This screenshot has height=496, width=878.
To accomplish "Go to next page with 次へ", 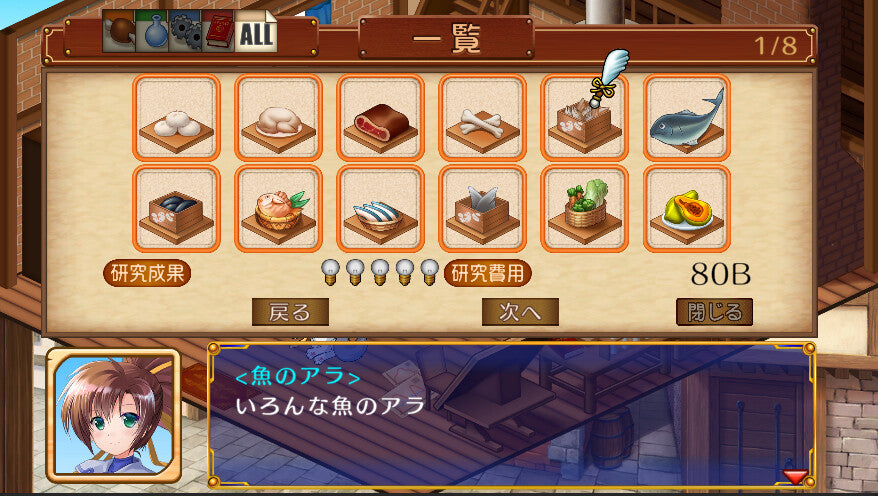I will (x=520, y=312).
